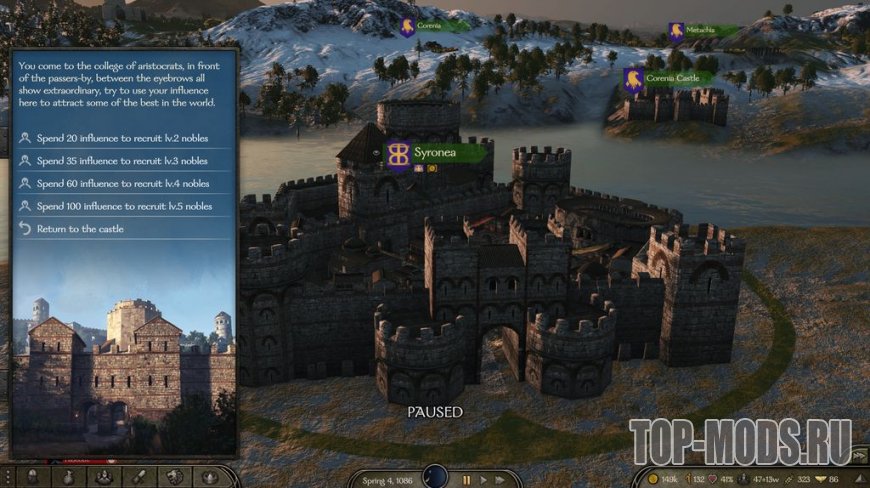Open the inventory sack icon
This screenshot has height=488, width=870.
[x=69, y=478]
